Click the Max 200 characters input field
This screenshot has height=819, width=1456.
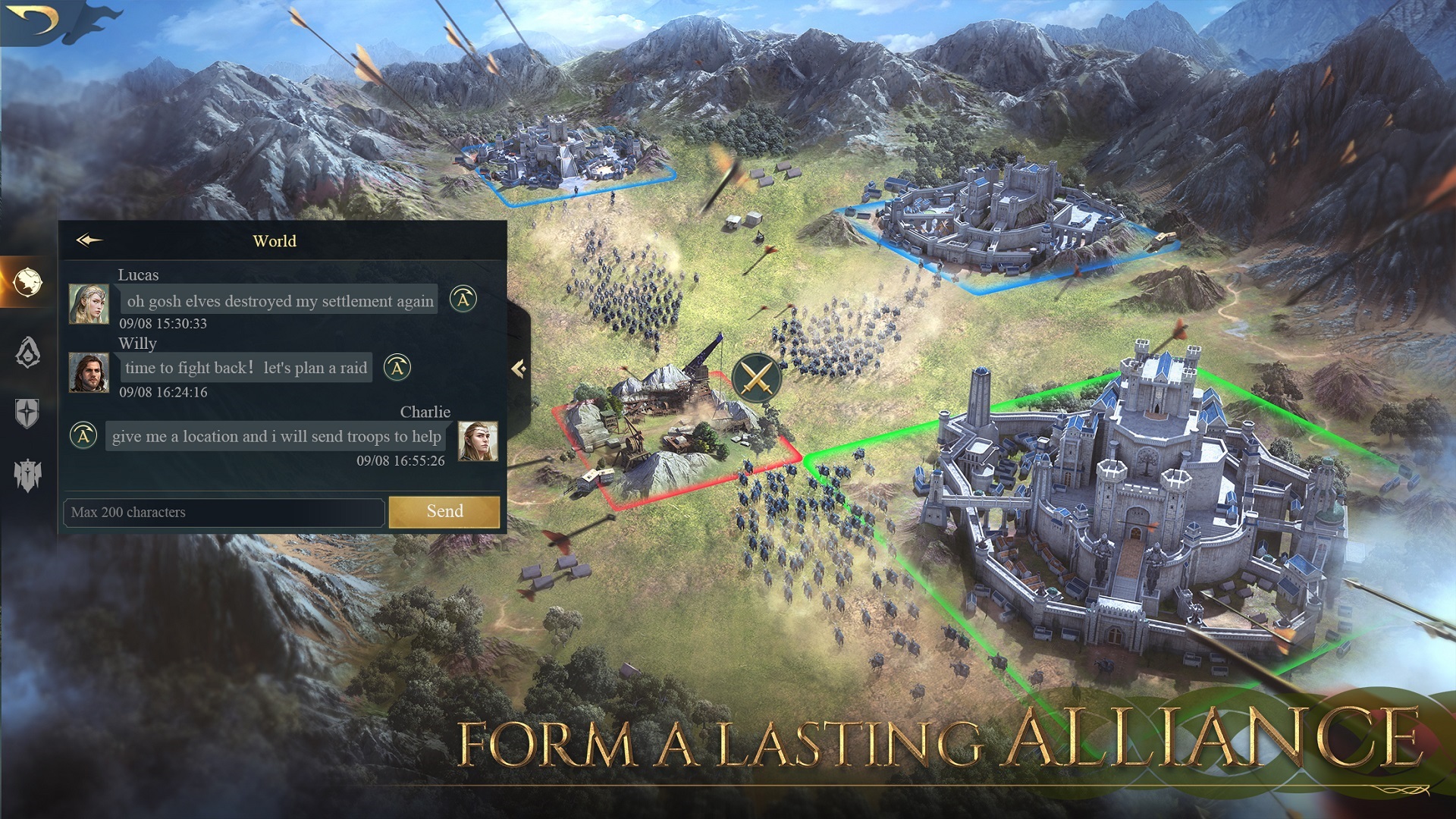click(223, 513)
